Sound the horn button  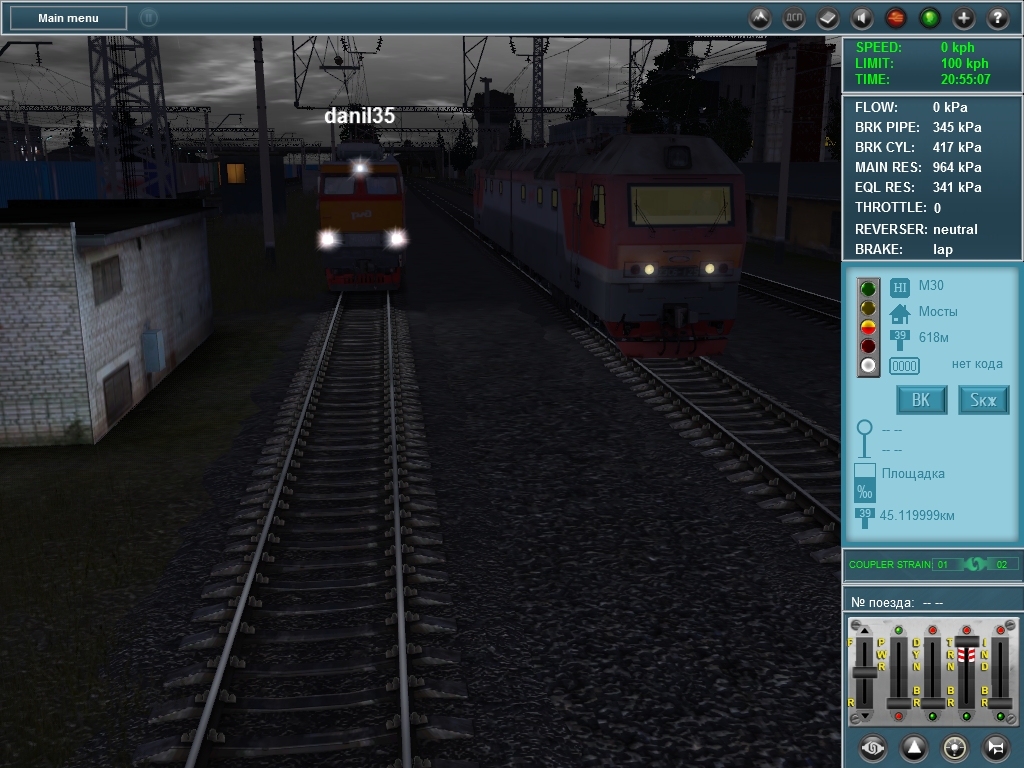click(996, 747)
